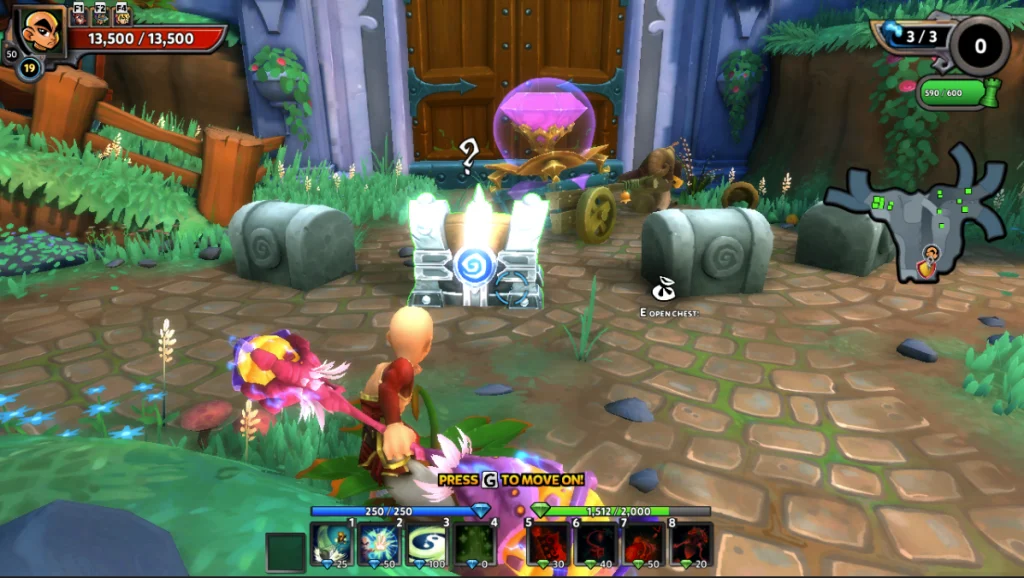This screenshot has height=578, width=1024.
Task: Select the green ability in slot 4
Action: [475, 544]
